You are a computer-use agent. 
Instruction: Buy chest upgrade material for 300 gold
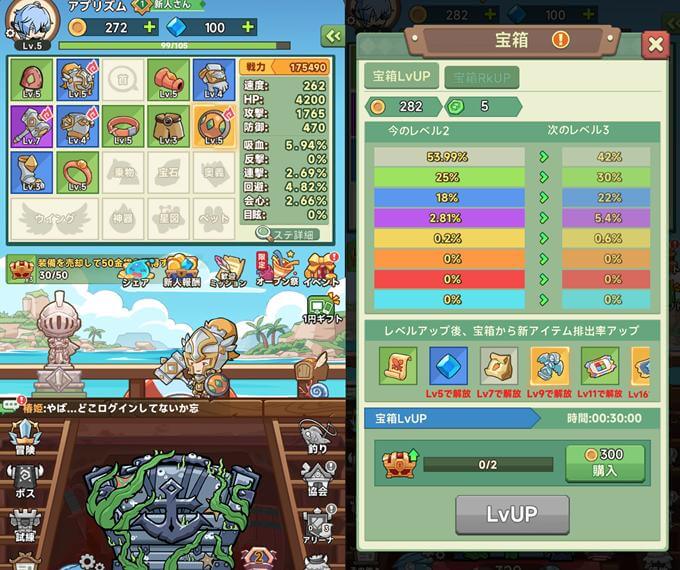coord(604,463)
